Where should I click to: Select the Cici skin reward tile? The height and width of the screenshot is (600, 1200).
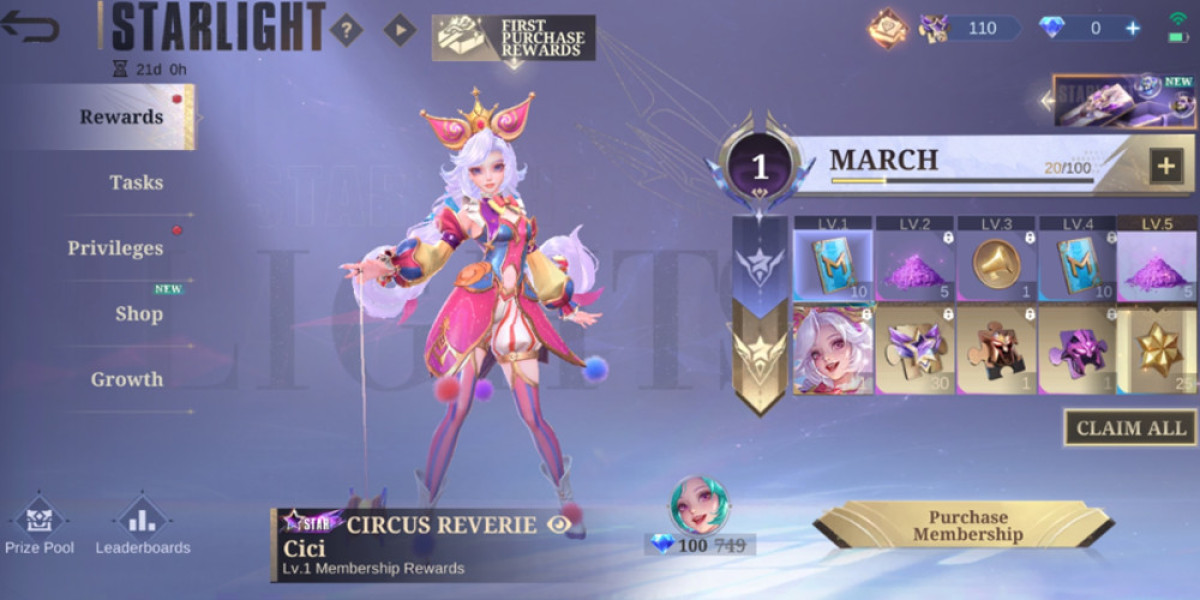(833, 351)
